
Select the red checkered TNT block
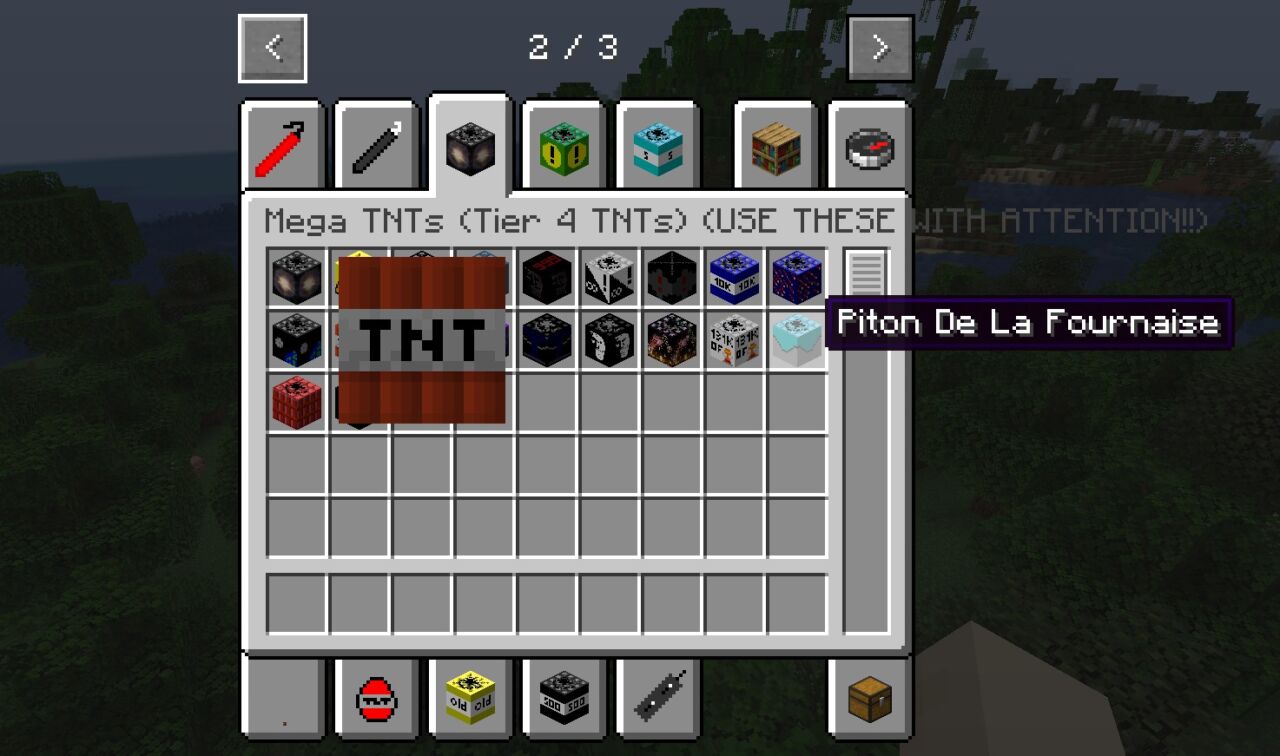pos(297,402)
